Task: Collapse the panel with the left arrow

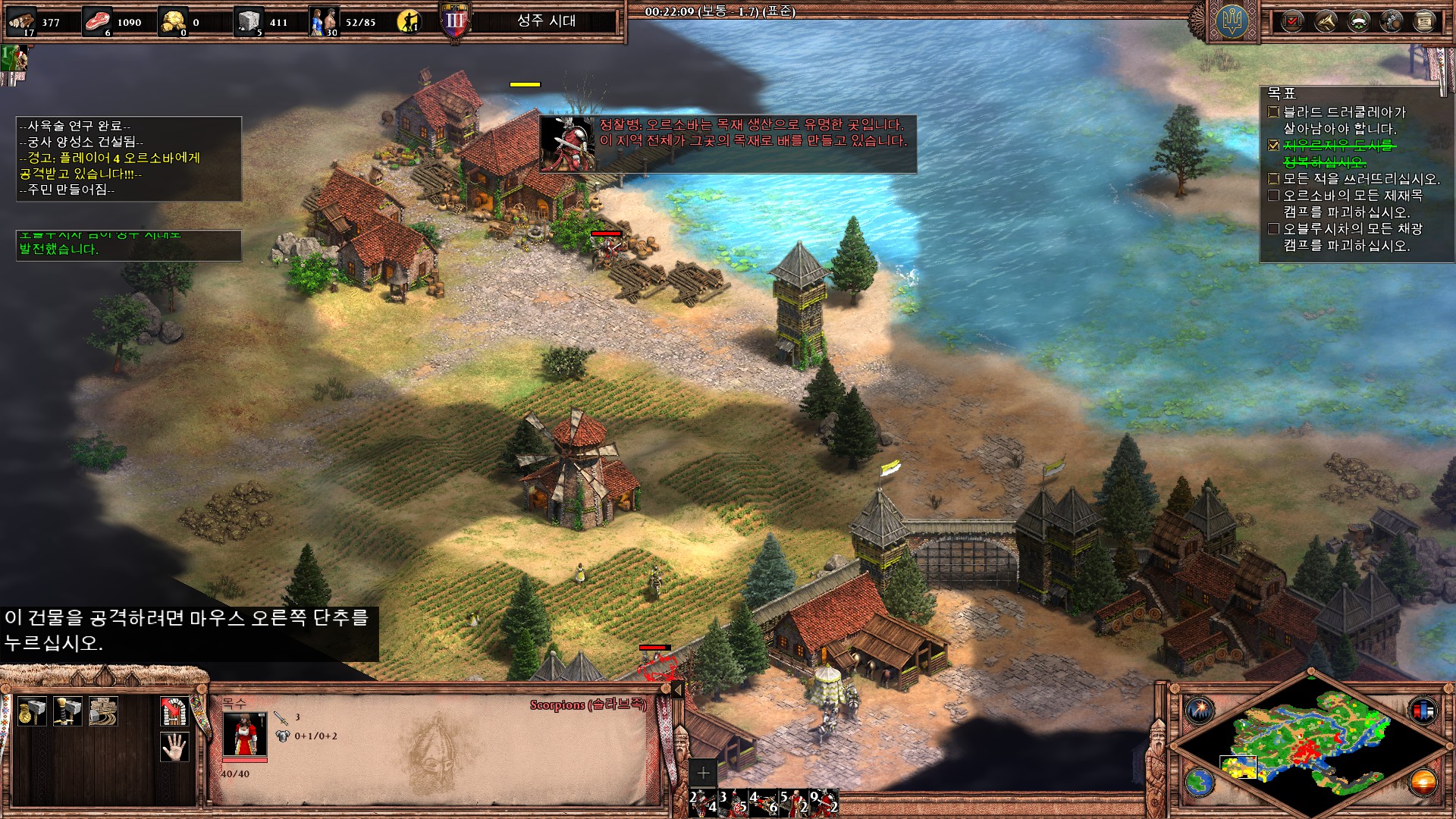Action: point(677,689)
